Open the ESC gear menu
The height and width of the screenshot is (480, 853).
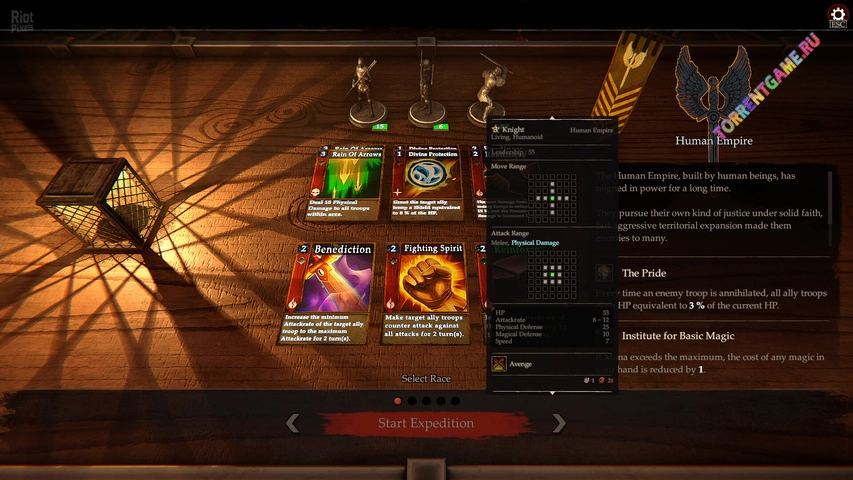pyautogui.click(x=838, y=15)
